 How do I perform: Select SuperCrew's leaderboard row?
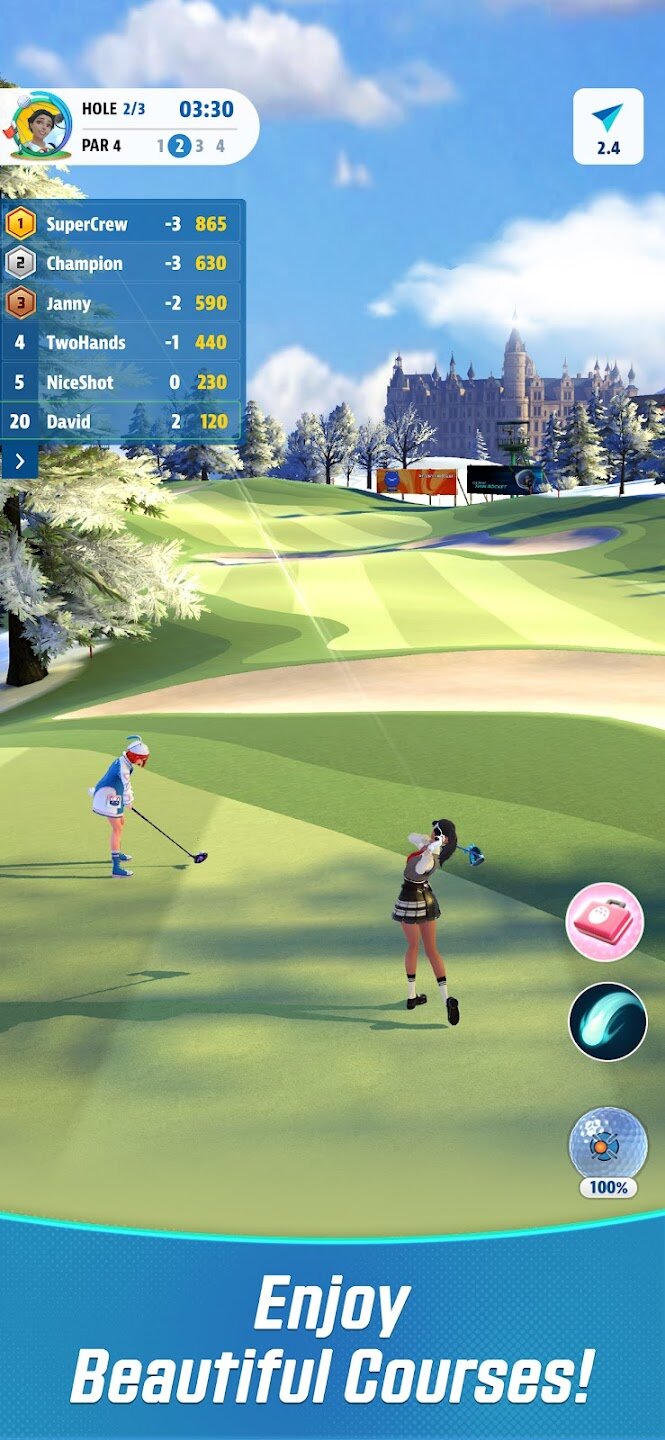pyautogui.click(x=122, y=224)
